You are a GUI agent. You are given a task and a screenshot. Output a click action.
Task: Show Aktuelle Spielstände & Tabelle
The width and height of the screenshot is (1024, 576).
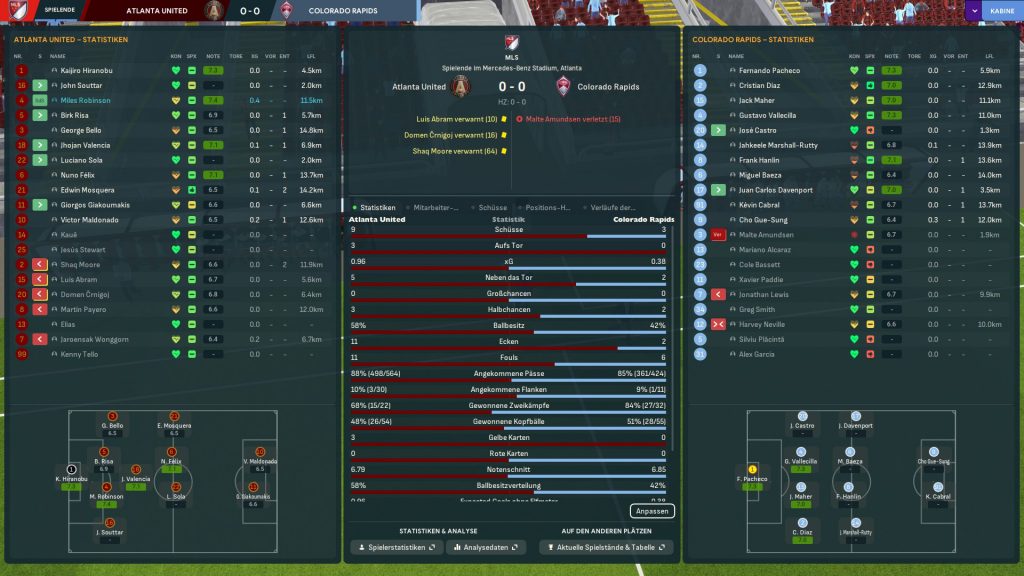[606, 548]
